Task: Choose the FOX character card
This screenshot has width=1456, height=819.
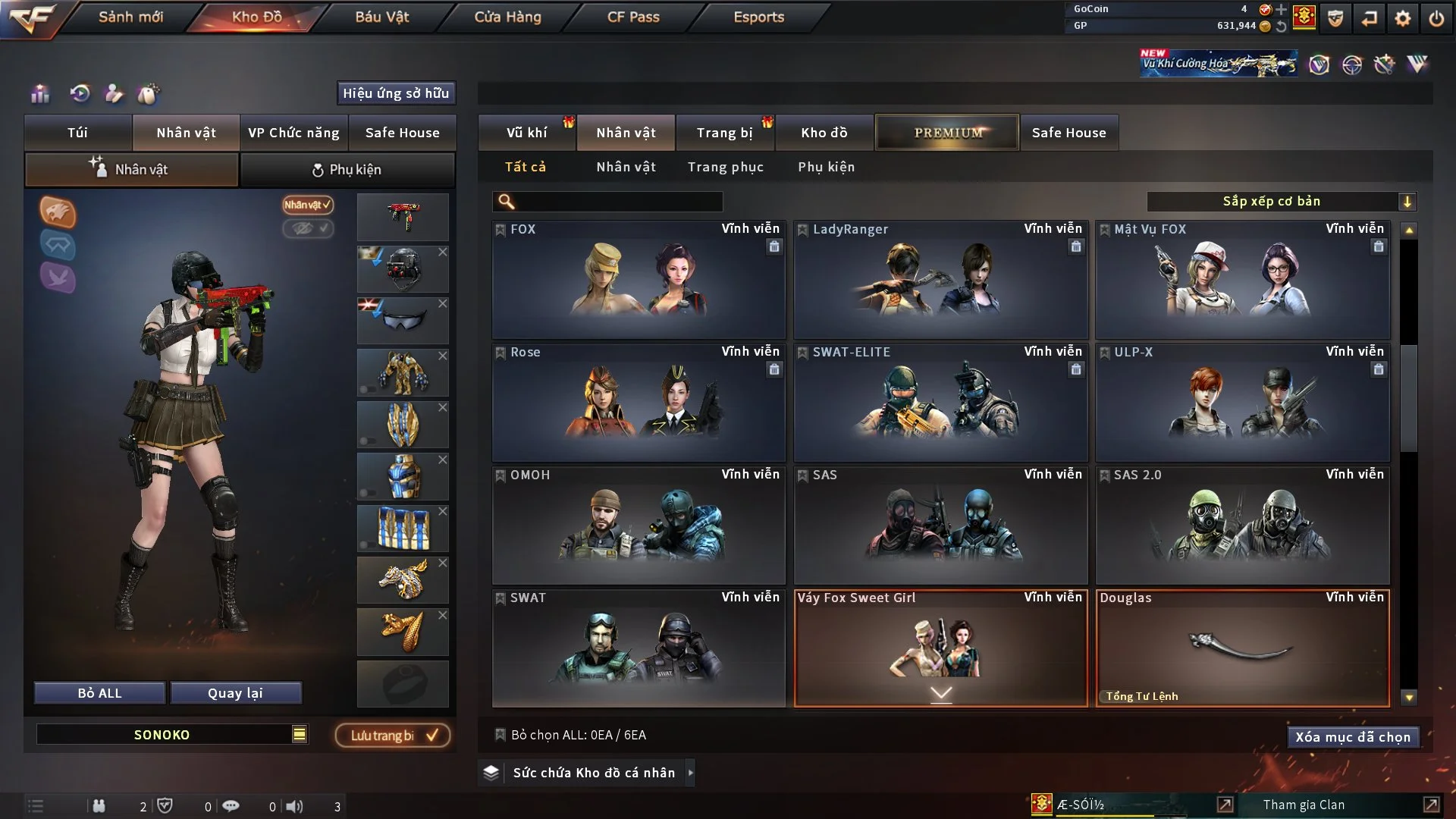Action: click(638, 279)
